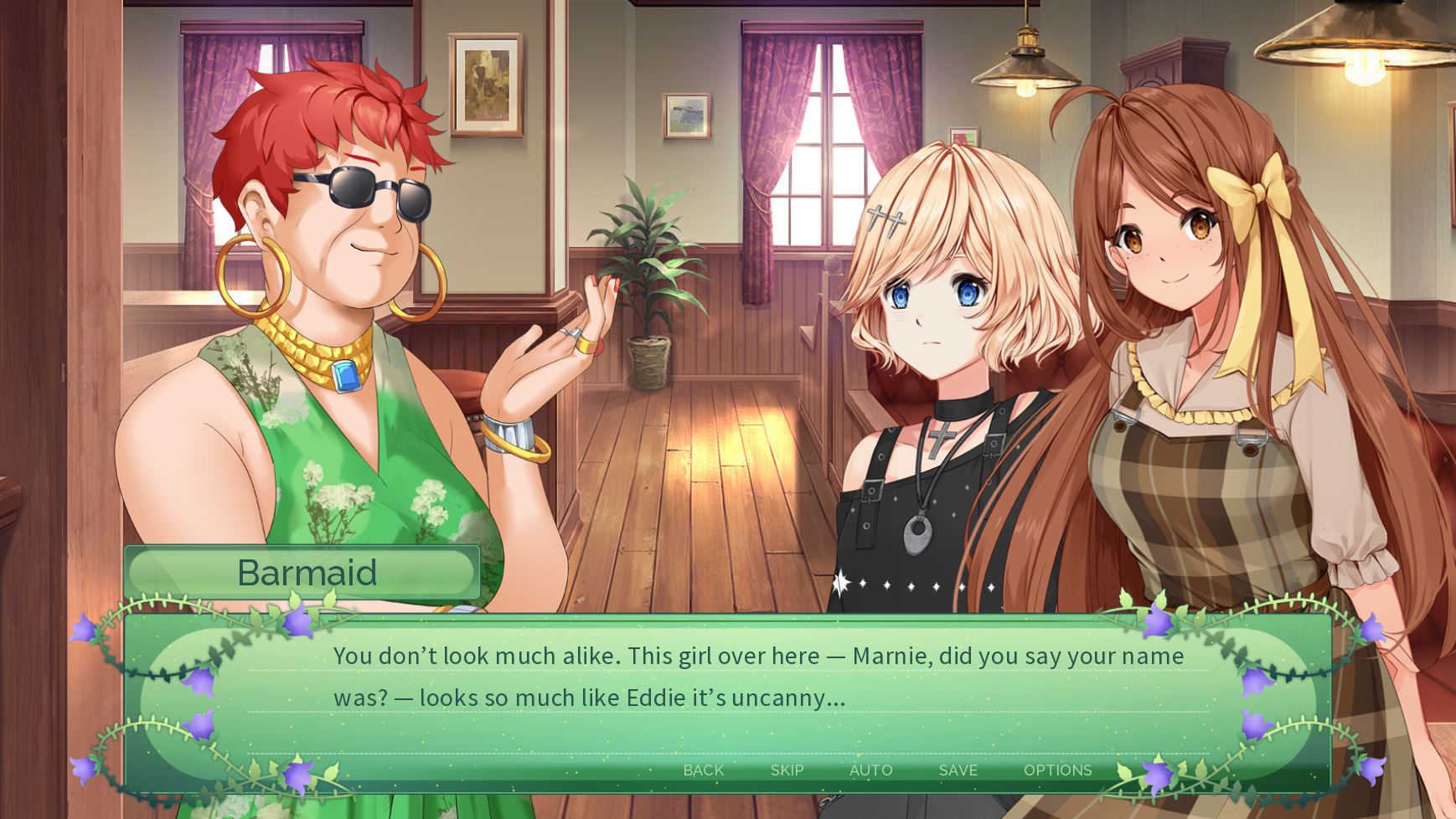This screenshot has height=819, width=1456.
Task: Go back to the previous dialogue line
Action: (x=703, y=770)
